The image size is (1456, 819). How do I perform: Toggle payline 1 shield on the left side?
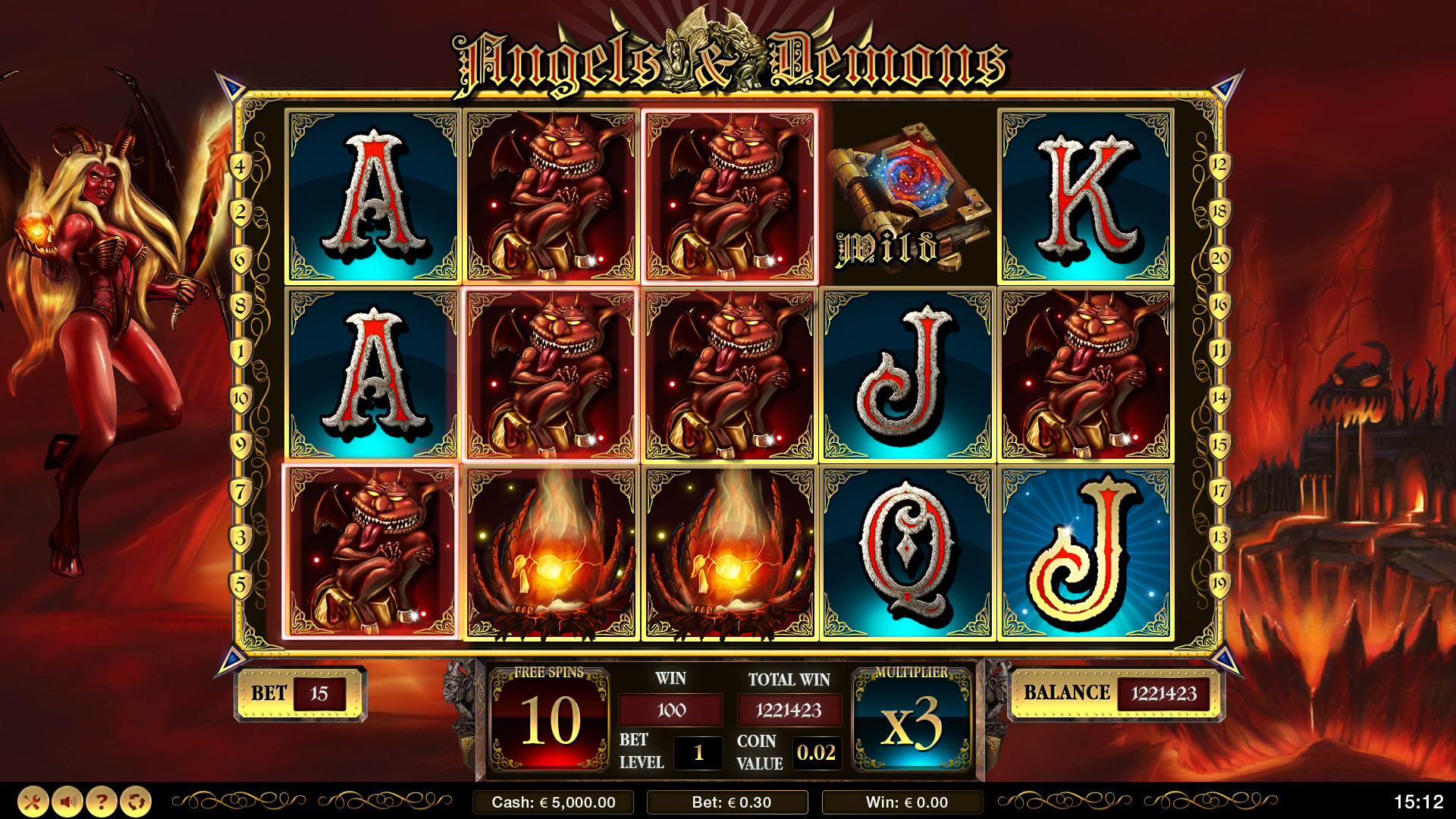click(239, 349)
